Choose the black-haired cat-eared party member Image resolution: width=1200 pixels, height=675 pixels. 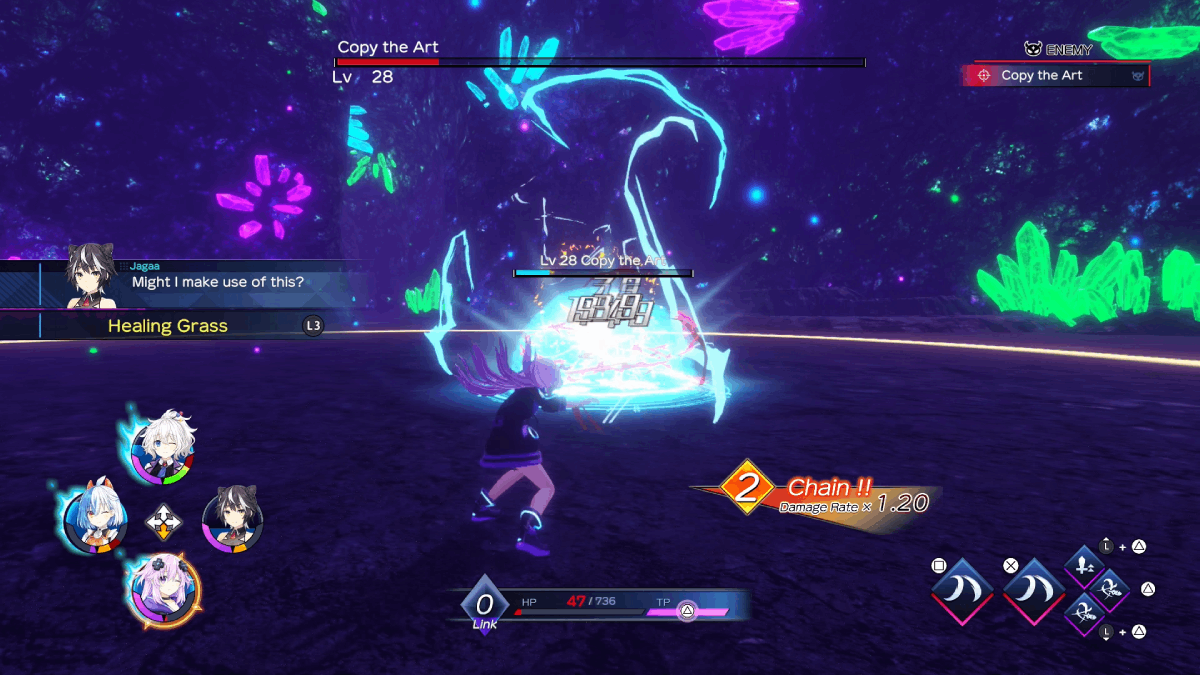pyautogui.click(x=233, y=518)
